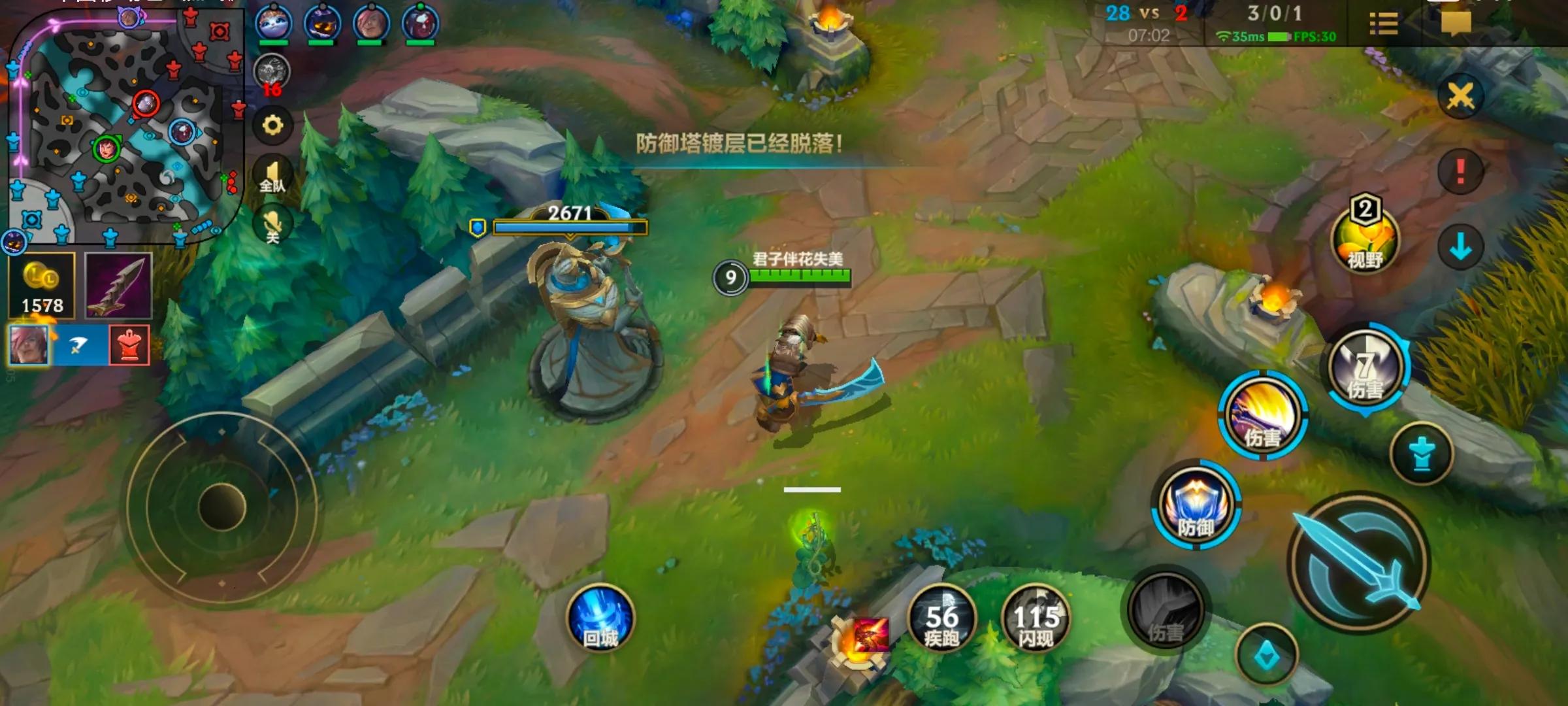Tap the blue down-arrow ping button
The height and width of the screenshot is (706, 1568).
1460,247
